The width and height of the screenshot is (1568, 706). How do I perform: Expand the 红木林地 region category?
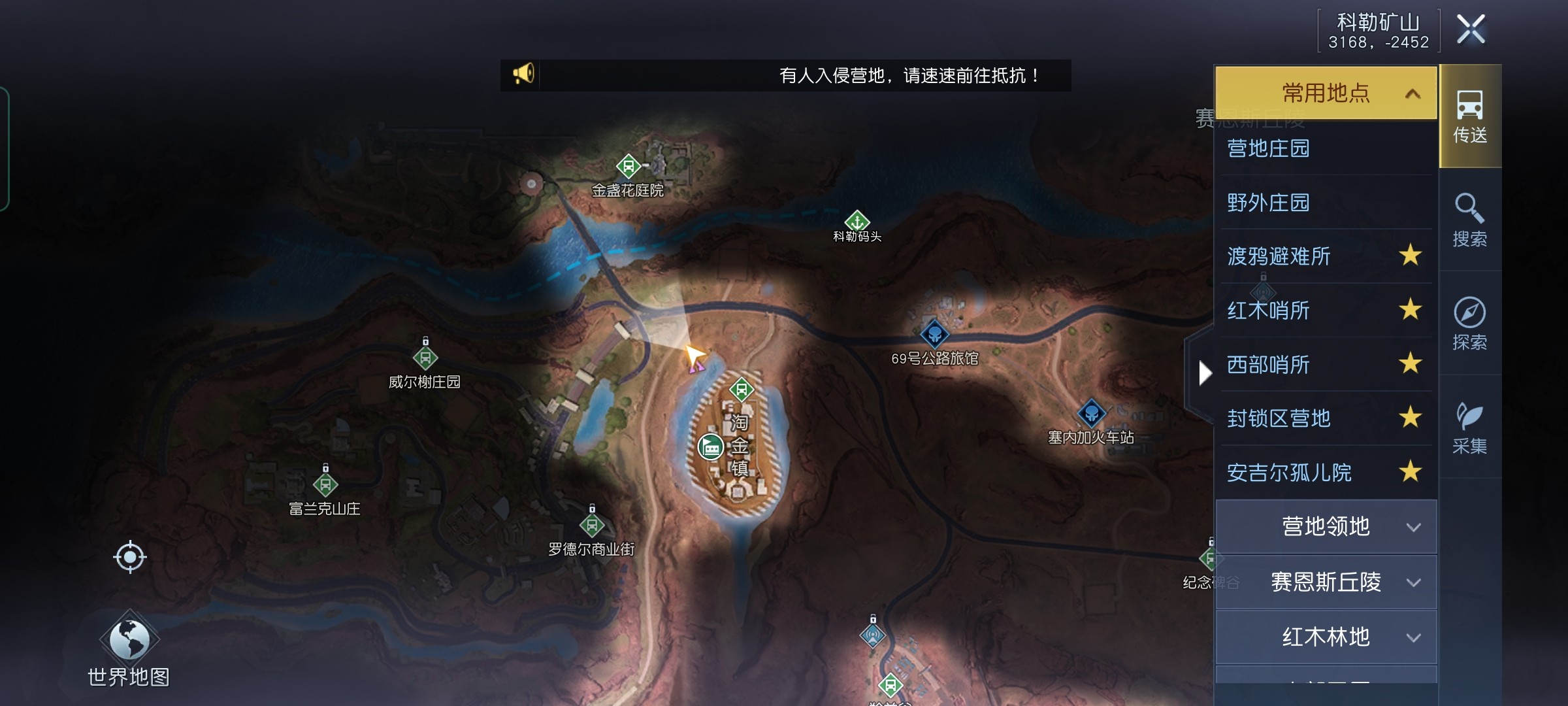tap(1326, 637)
